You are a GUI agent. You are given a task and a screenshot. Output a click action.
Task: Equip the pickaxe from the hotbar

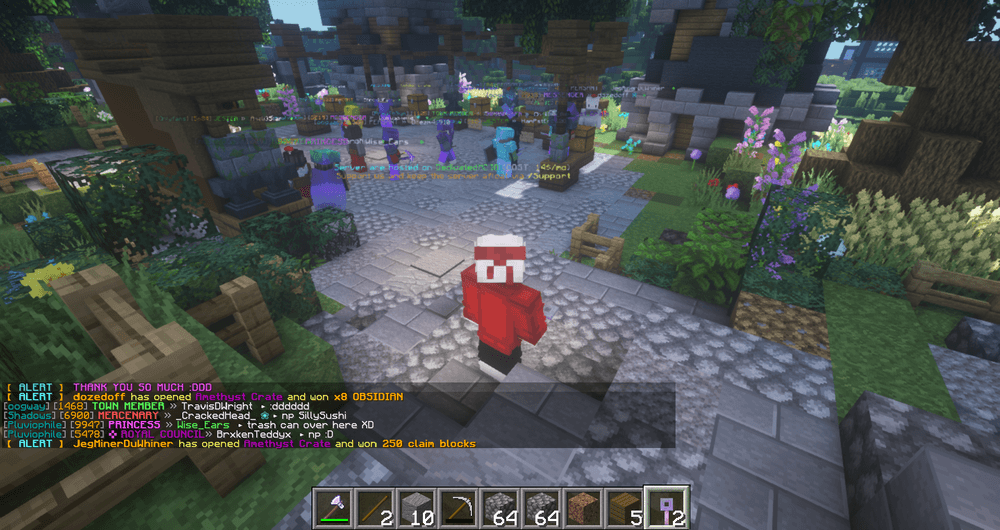click(x=458, y=507)
